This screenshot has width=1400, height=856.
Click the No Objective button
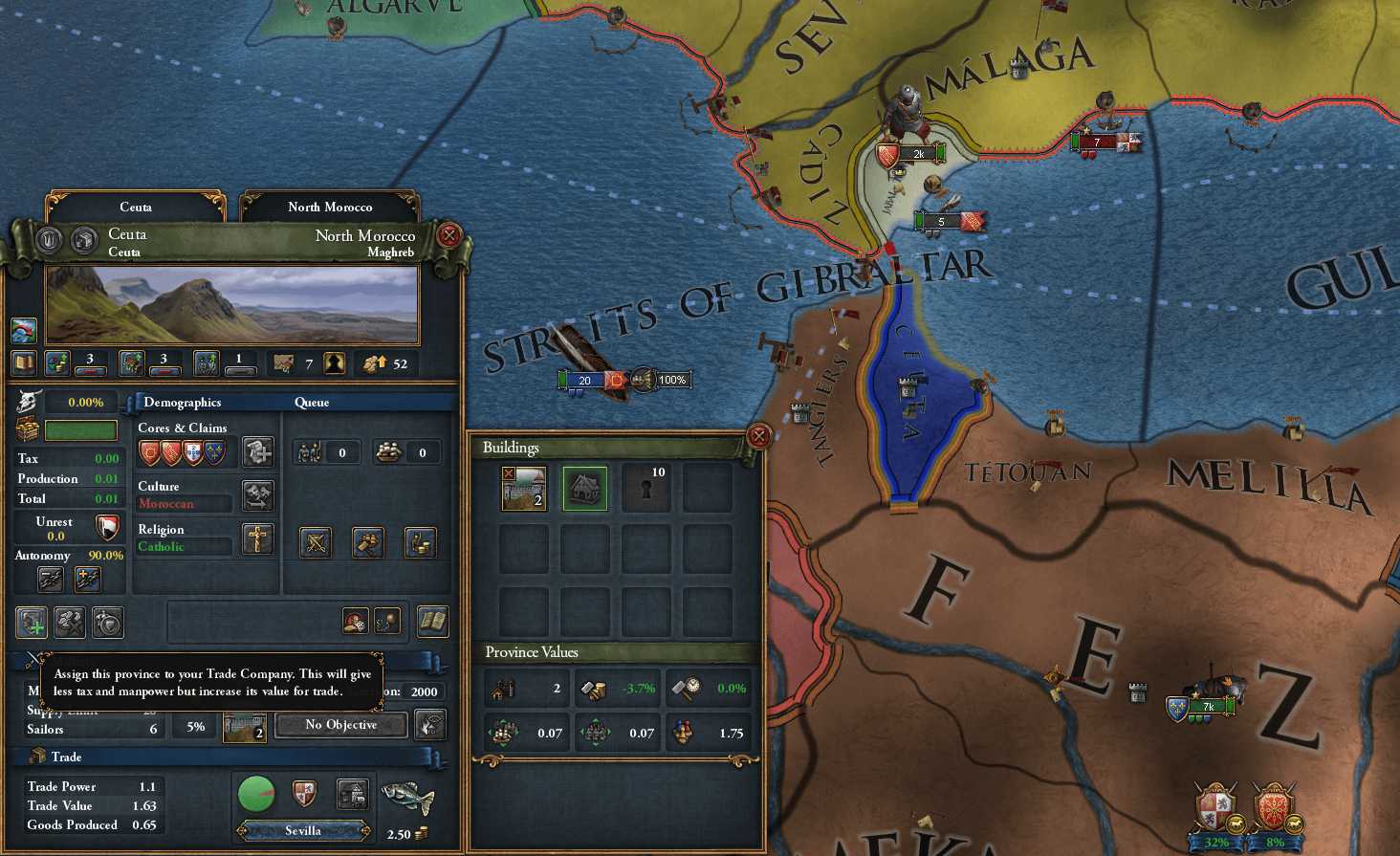pos(340,725)
